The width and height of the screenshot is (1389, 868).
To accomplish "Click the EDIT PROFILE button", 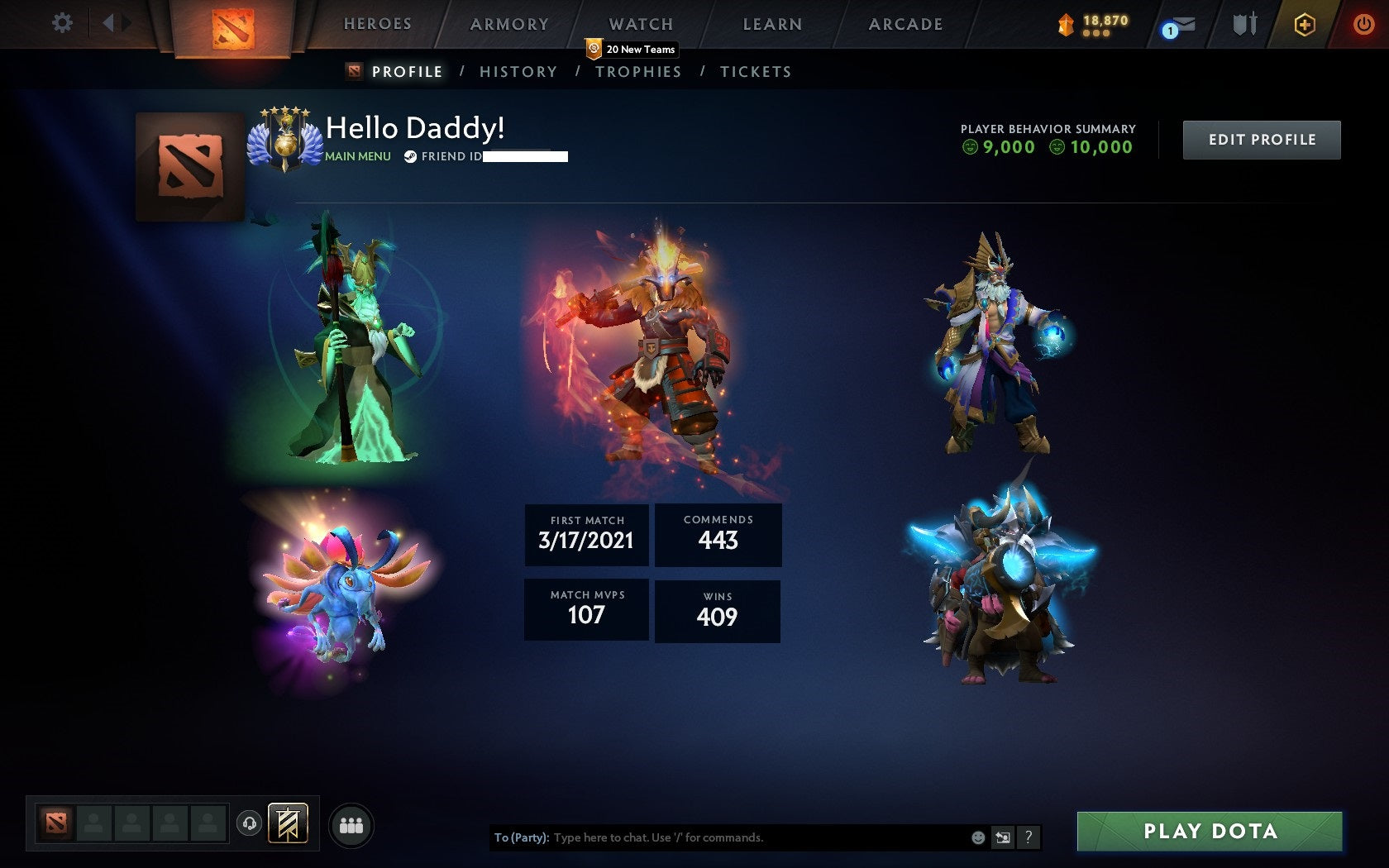I will point(1262,140).
